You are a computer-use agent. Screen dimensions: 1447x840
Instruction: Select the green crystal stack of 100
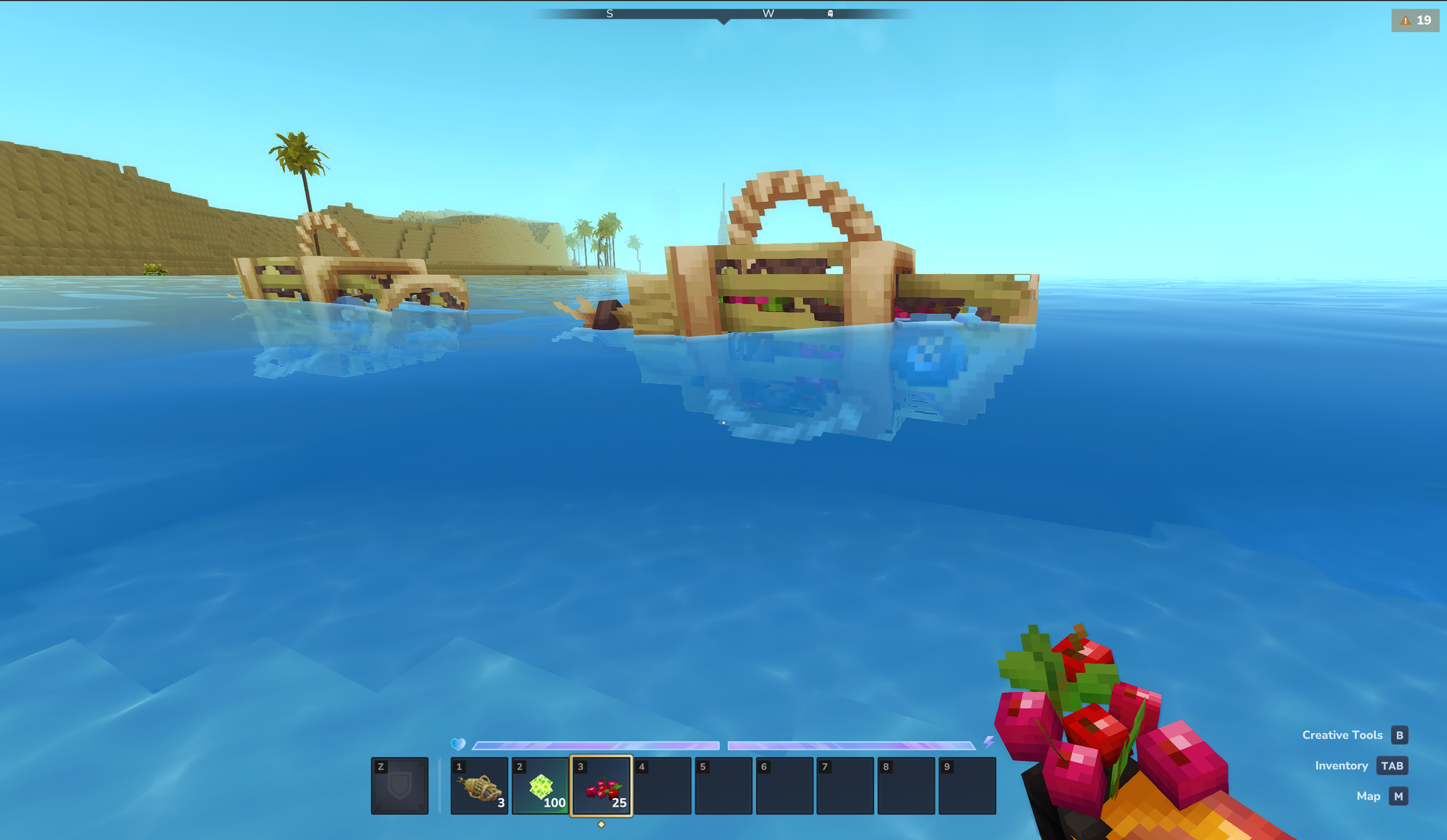(x=540, y=786)
